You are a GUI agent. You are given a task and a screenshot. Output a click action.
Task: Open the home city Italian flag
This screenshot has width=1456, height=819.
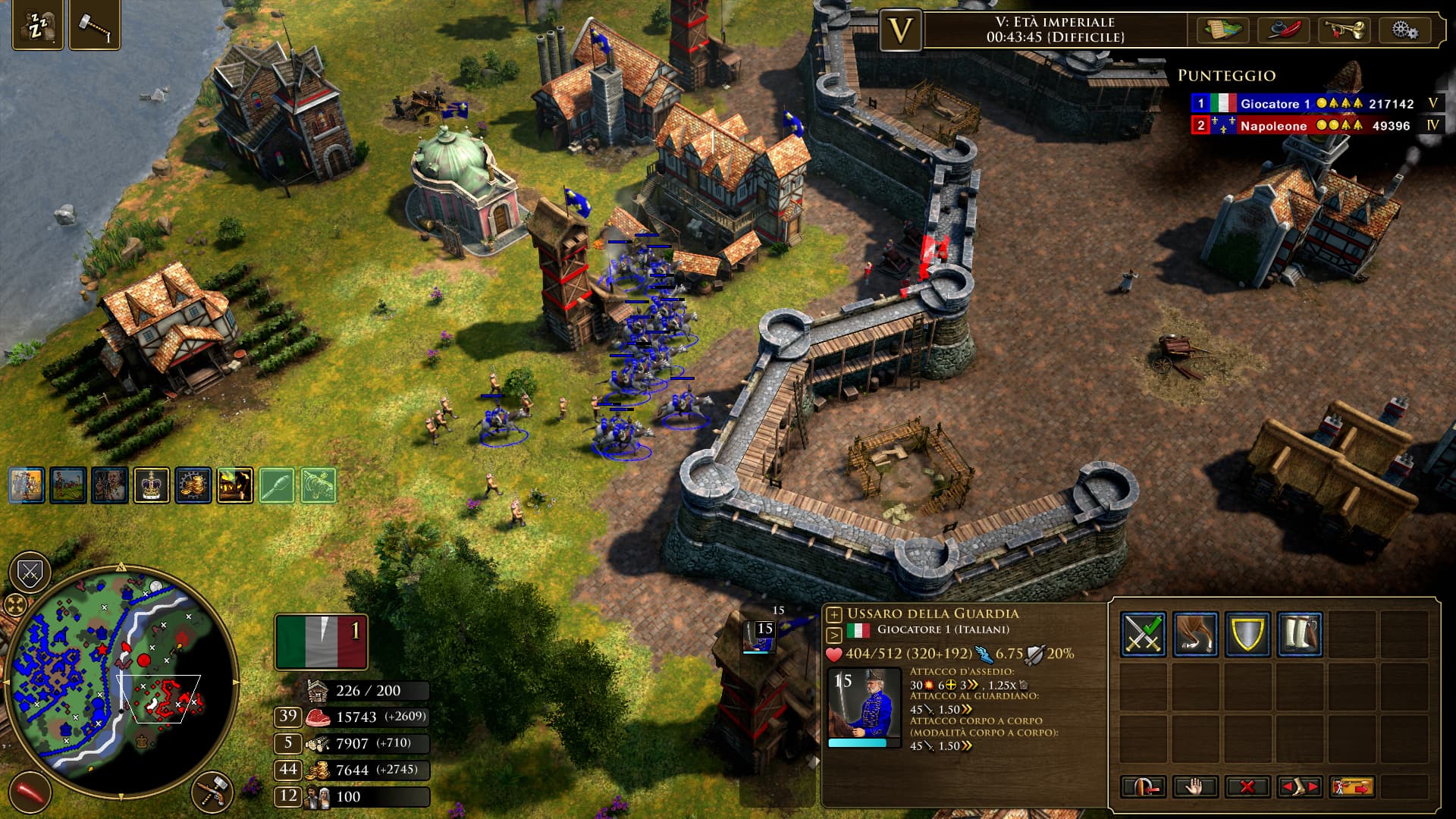click(322, 642)
